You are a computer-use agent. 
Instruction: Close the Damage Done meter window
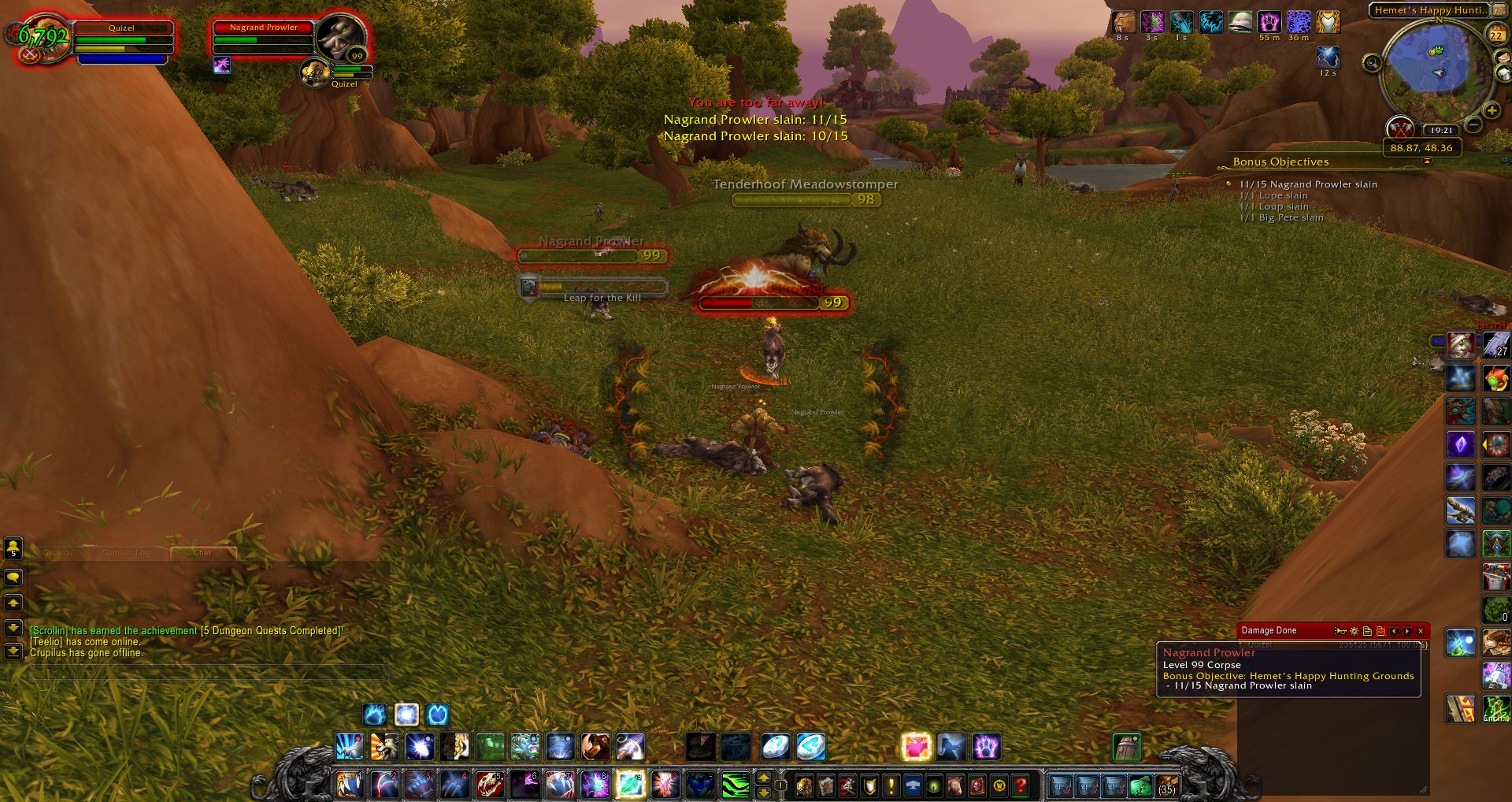pyautogui.click(x=1421, y=631)
